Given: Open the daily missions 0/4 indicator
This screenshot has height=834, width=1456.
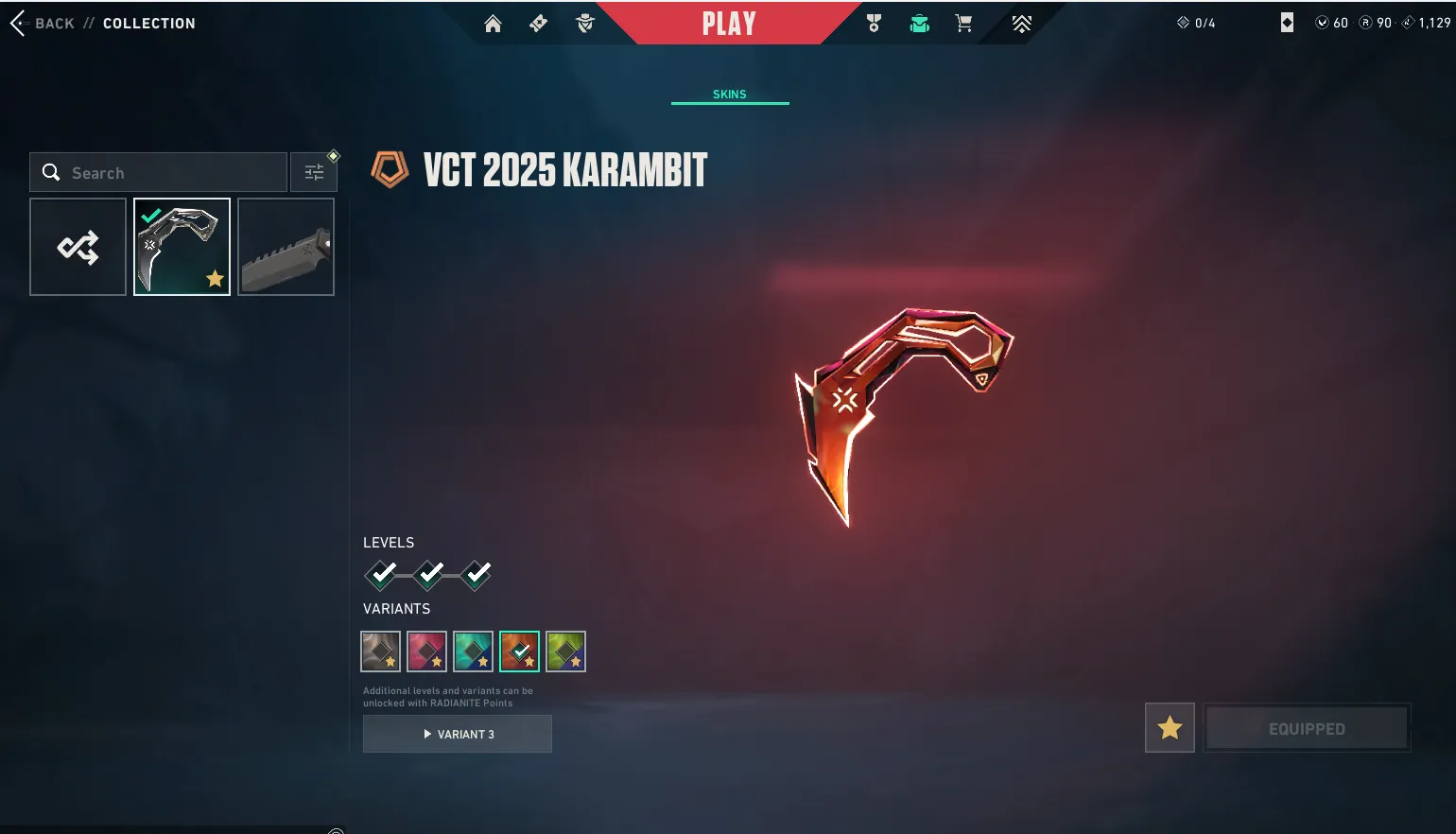Looking at the screenshot, I should pos(1197,23).
